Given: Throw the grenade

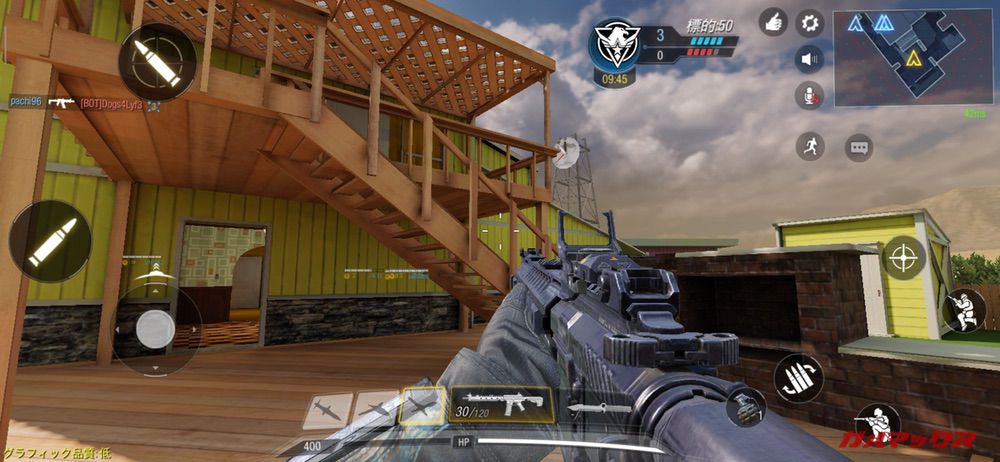Looking at the screenshot, I should click(745, 406).
